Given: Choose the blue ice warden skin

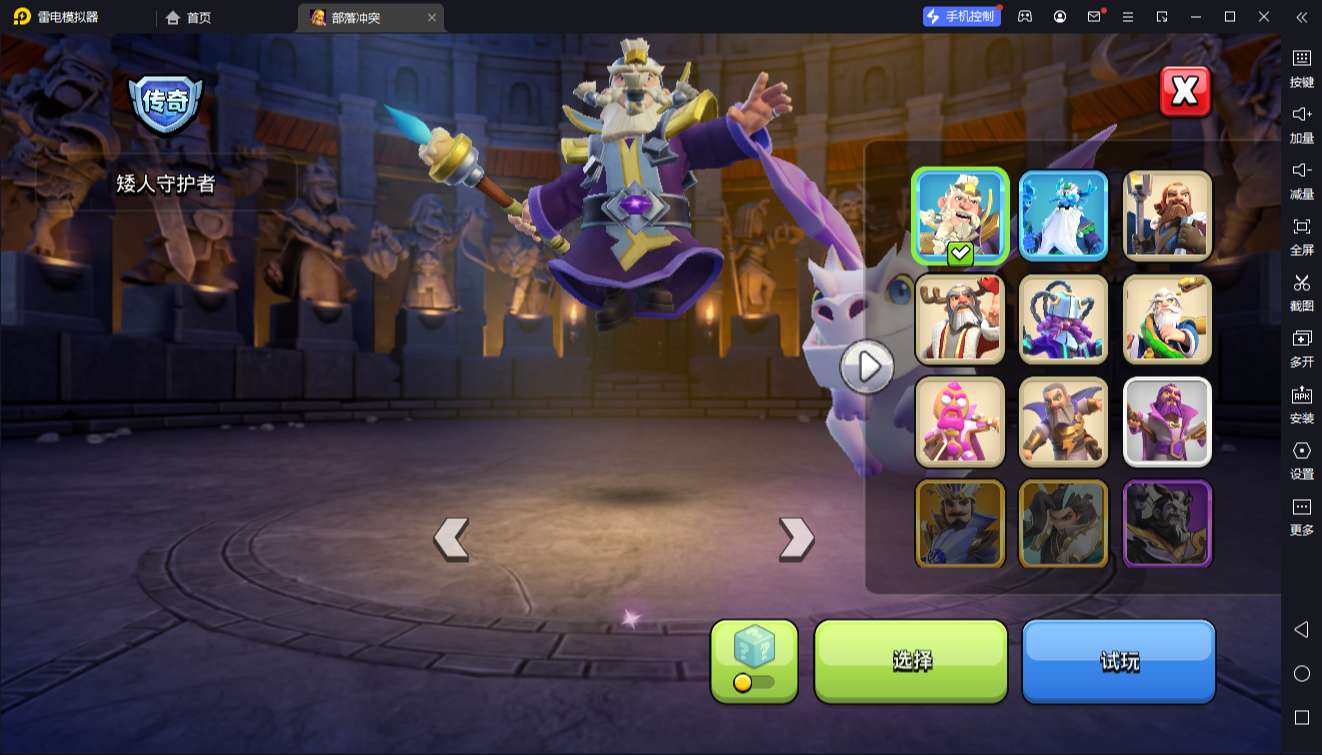Looking at the screenshot, I should coord(1063,216).
